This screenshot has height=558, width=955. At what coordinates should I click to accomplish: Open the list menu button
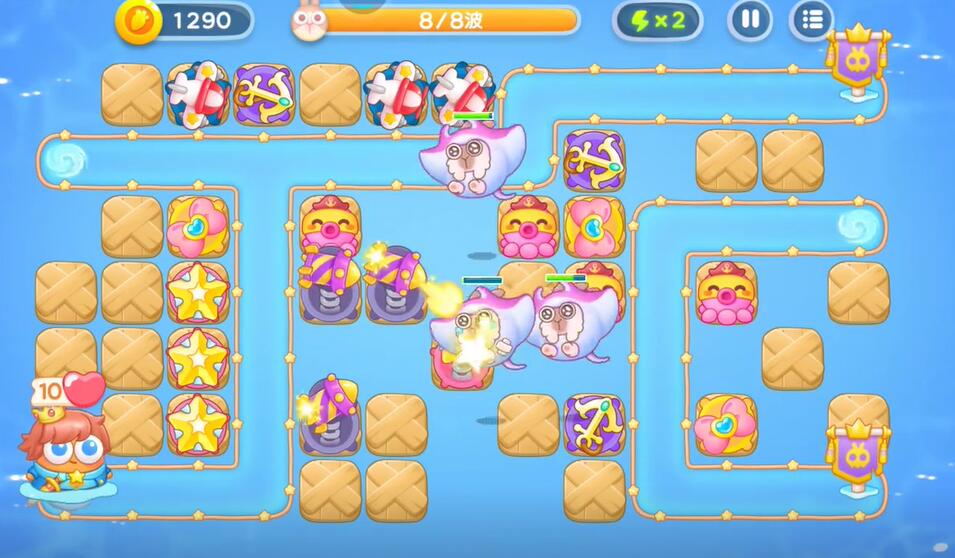(x=811, y=20)
